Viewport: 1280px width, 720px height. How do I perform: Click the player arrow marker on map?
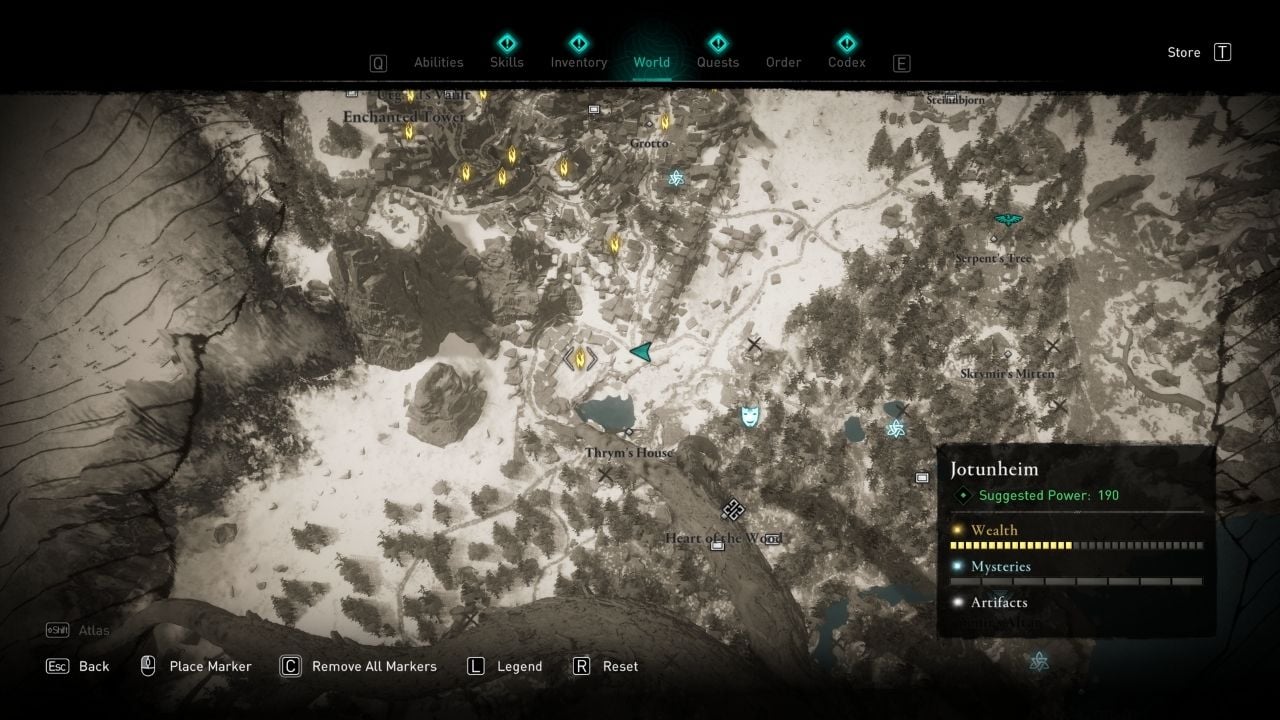click(x=641, y=351)
